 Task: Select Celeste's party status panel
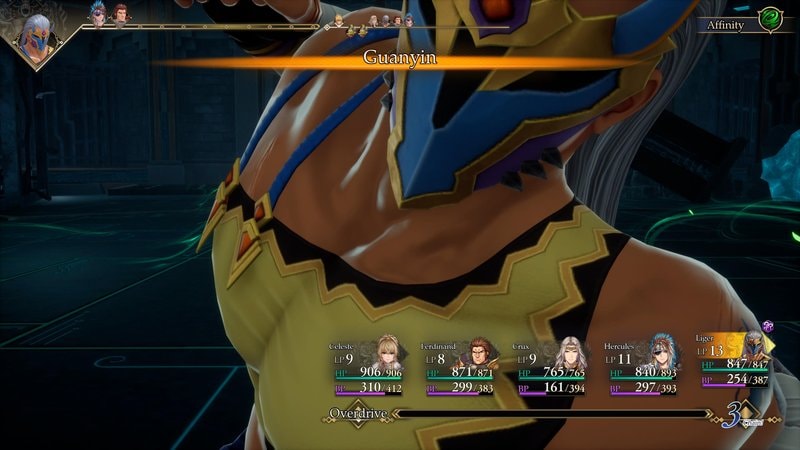(367, 366)
